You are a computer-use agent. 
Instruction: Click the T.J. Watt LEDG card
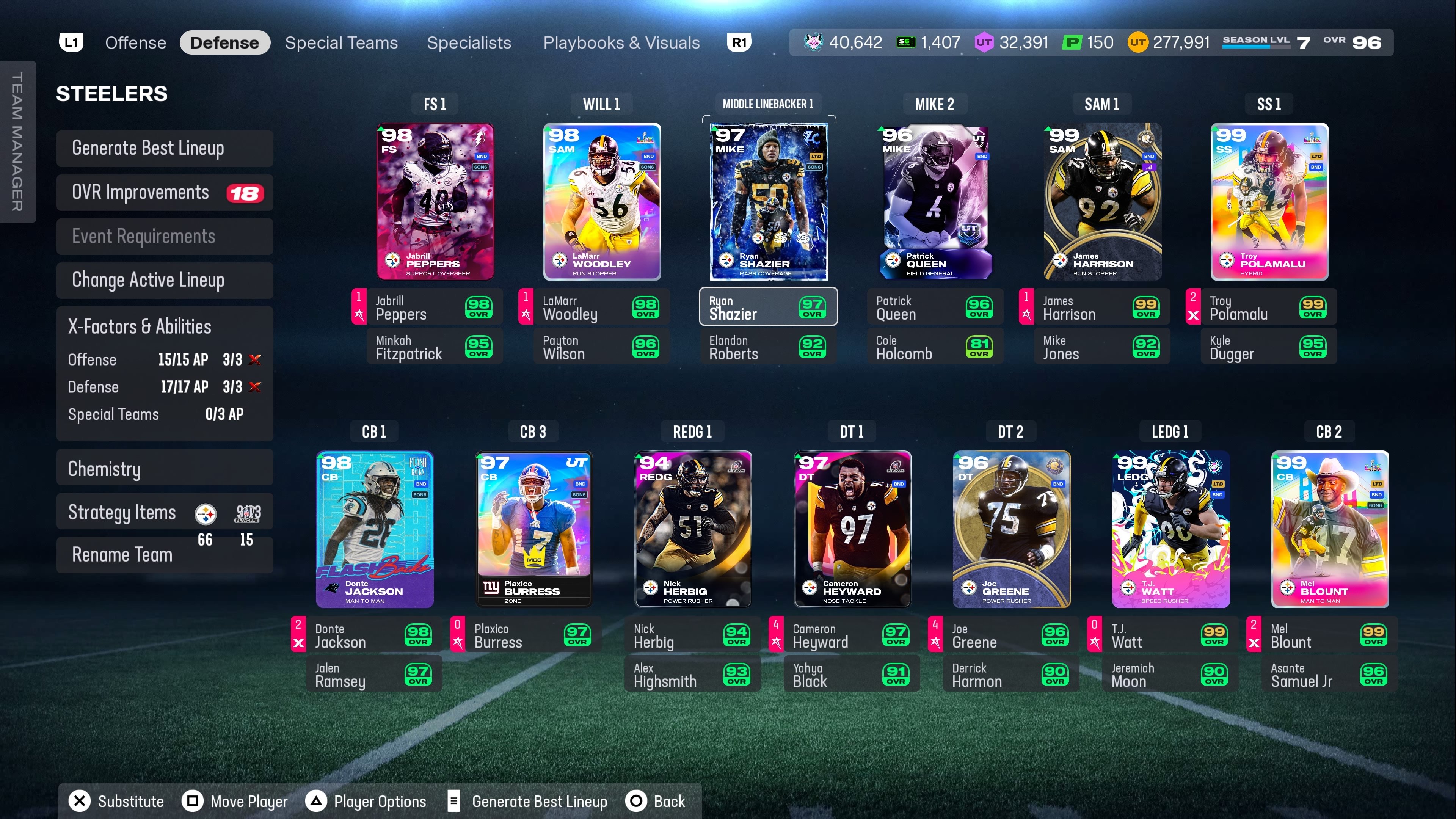tap(1170, 530)
